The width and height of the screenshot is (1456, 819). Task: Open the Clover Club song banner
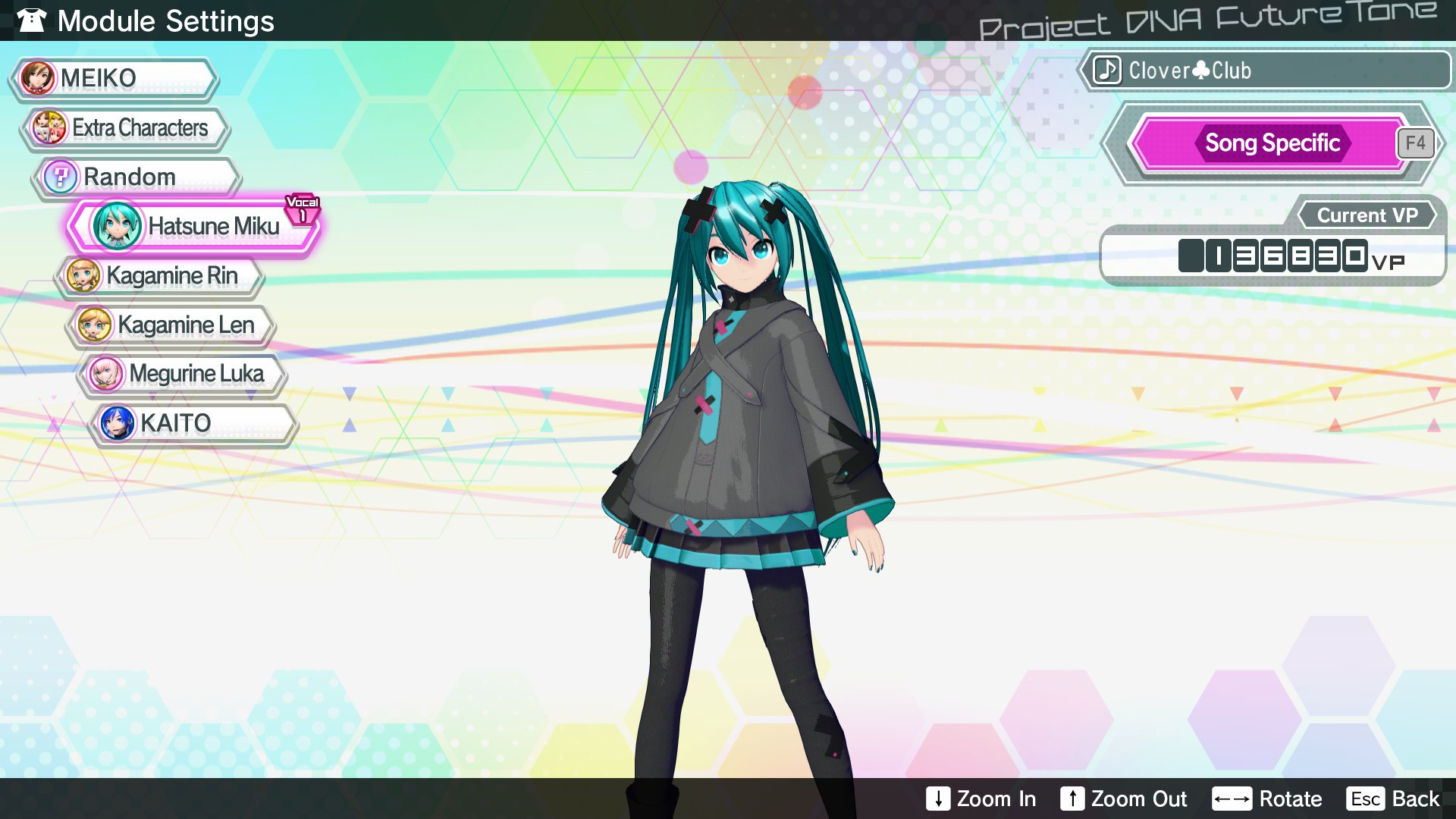click(x=1266, y=71)
